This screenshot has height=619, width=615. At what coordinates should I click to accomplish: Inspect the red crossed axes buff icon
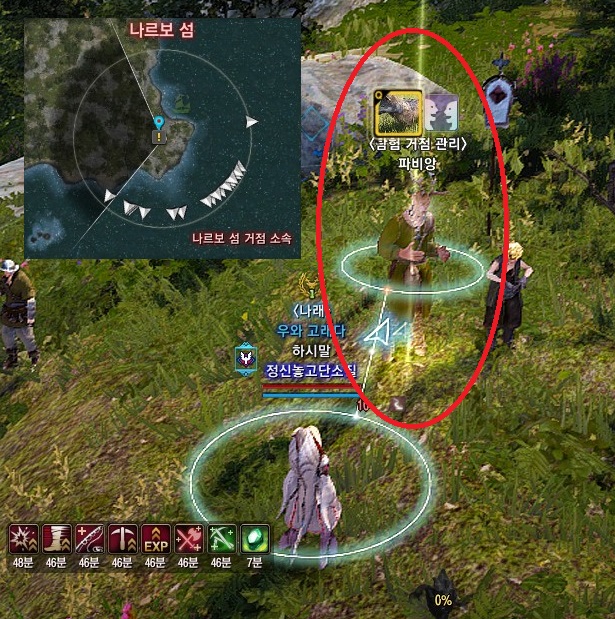pos(187,540)
